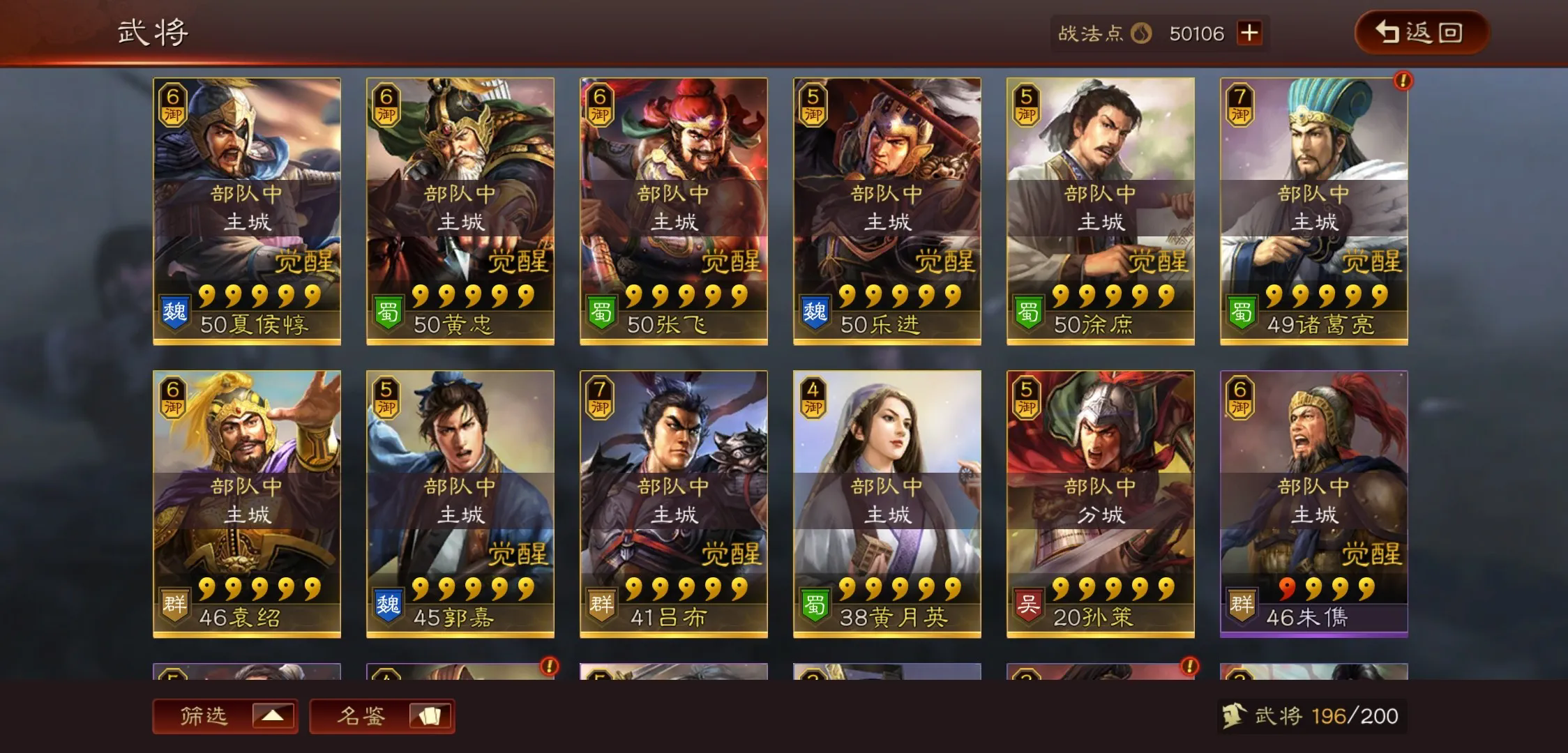The width and height of the screenshot is (1568, 753).
Task: Select the 黄忠 general card
Action: (460, 211)
